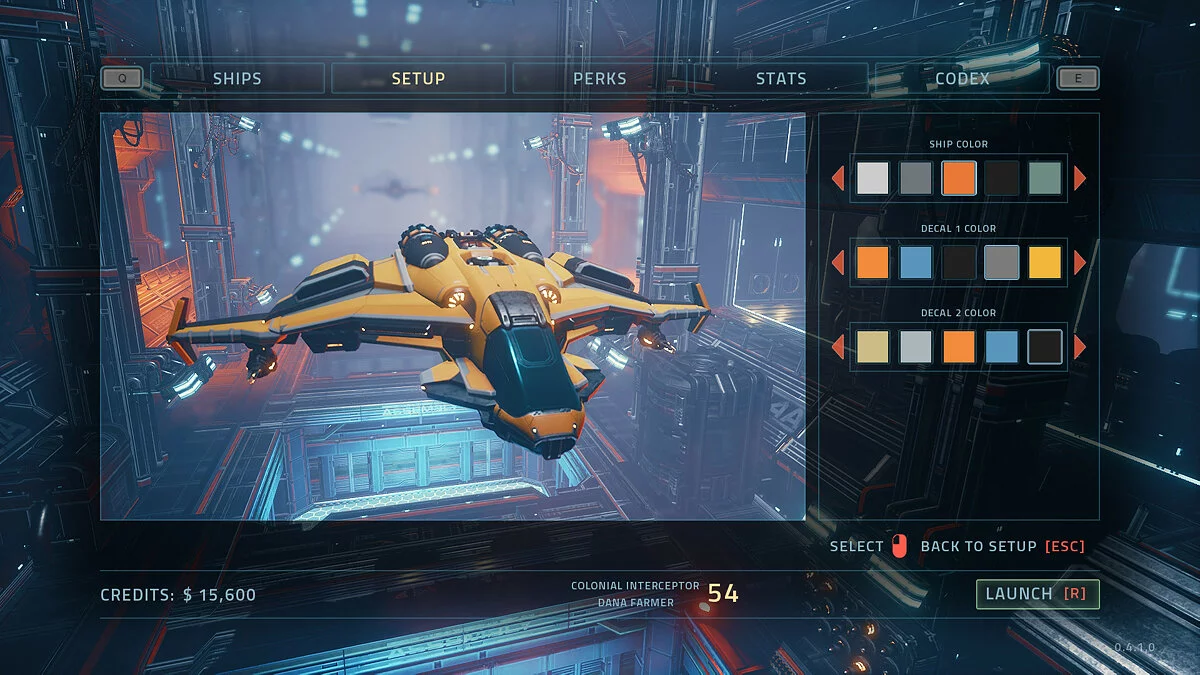
Task: Switch to the Perks tab
Action: pyautogui.click(x=600, y=78)
